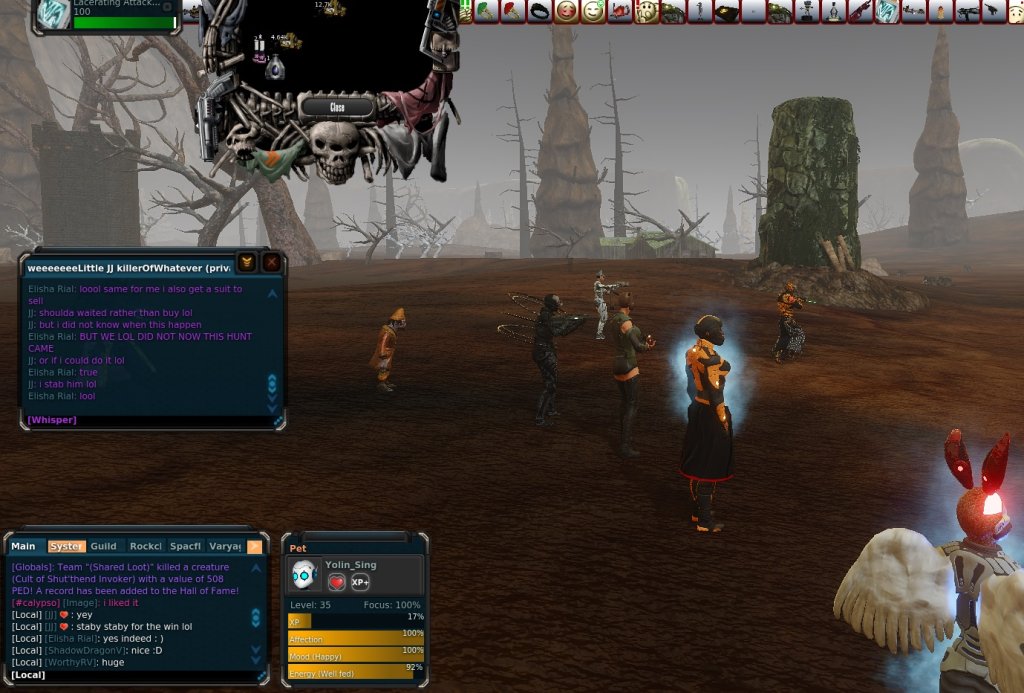Activate the Lacerating Attack icon
1024x693 pixels.
coord(53,13)
